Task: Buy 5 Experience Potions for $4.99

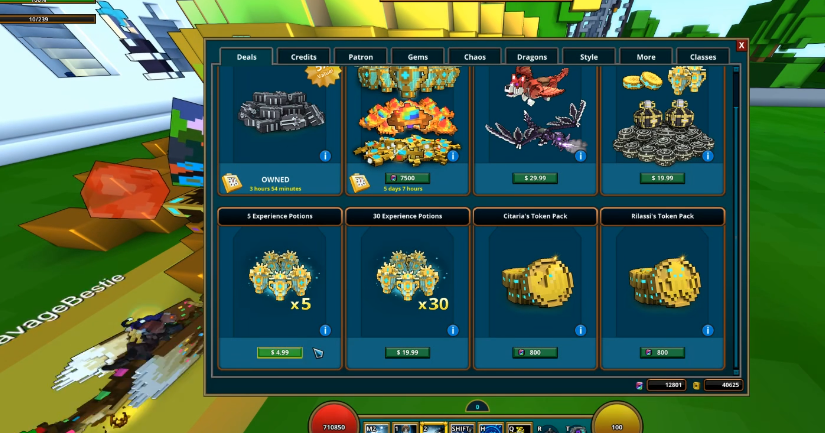Action: [x=280, y=352]
